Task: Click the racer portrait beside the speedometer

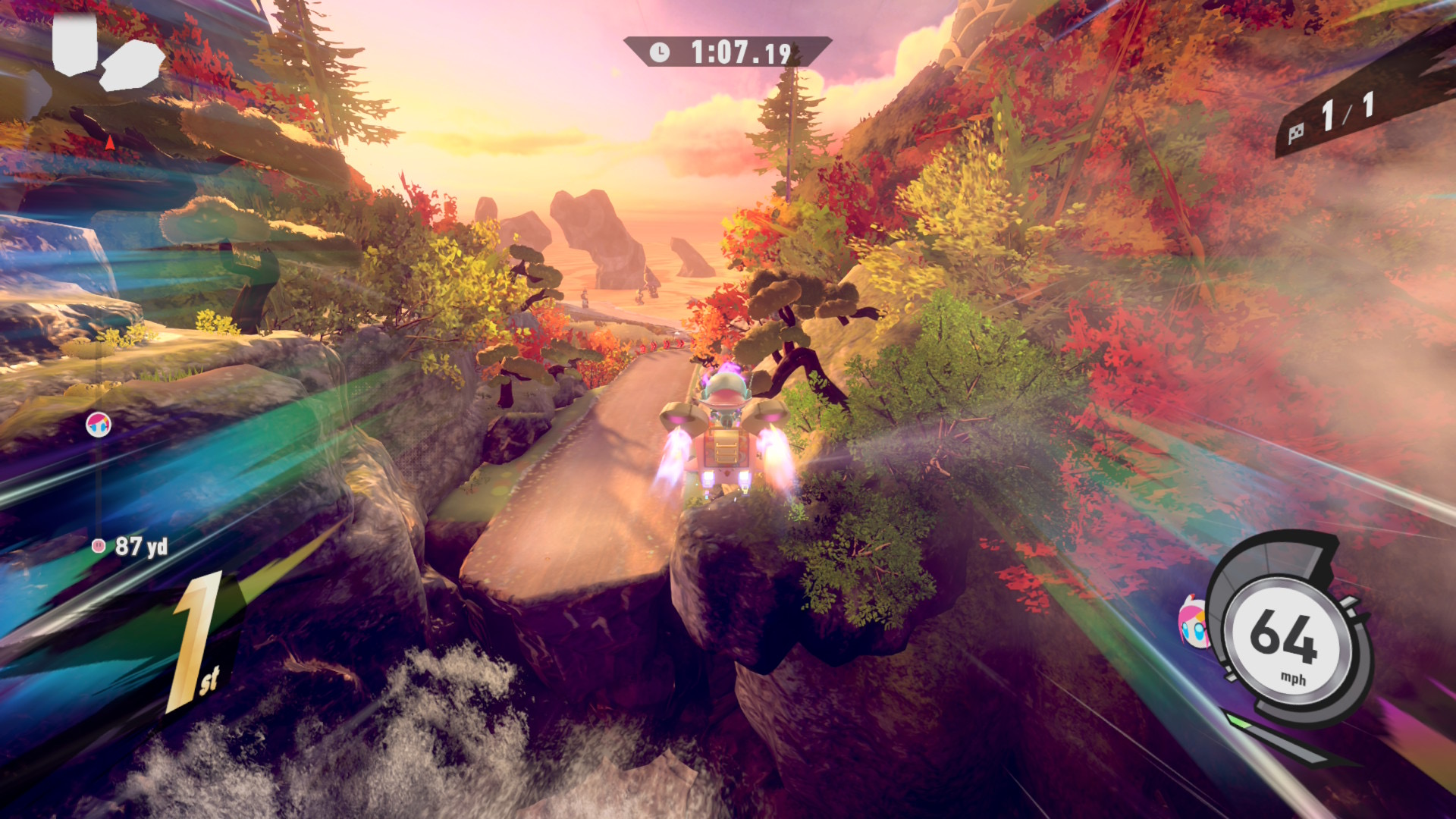Action: 1193,622
